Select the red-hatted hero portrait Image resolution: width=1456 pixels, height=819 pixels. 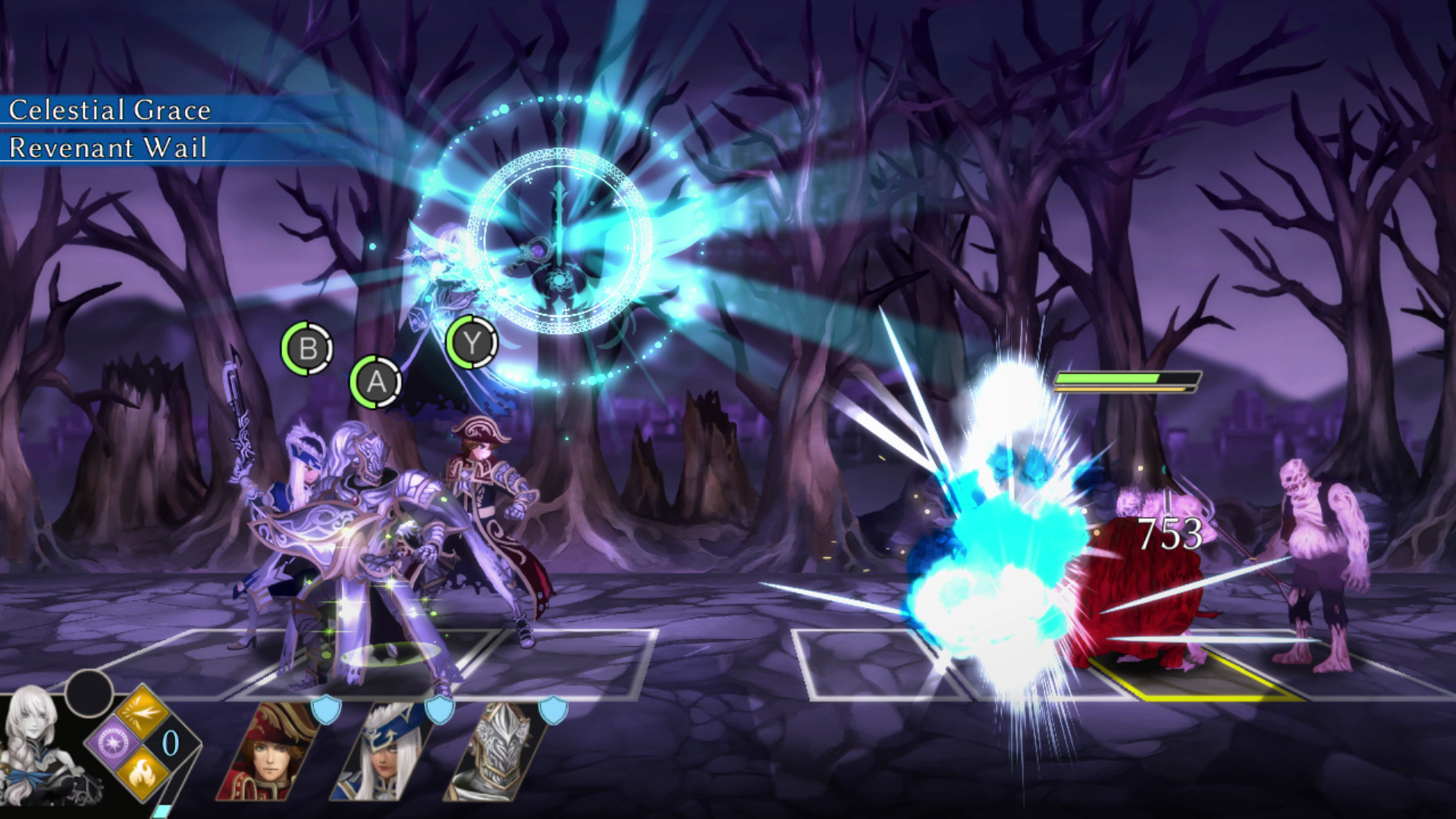(x=271, y=753)
